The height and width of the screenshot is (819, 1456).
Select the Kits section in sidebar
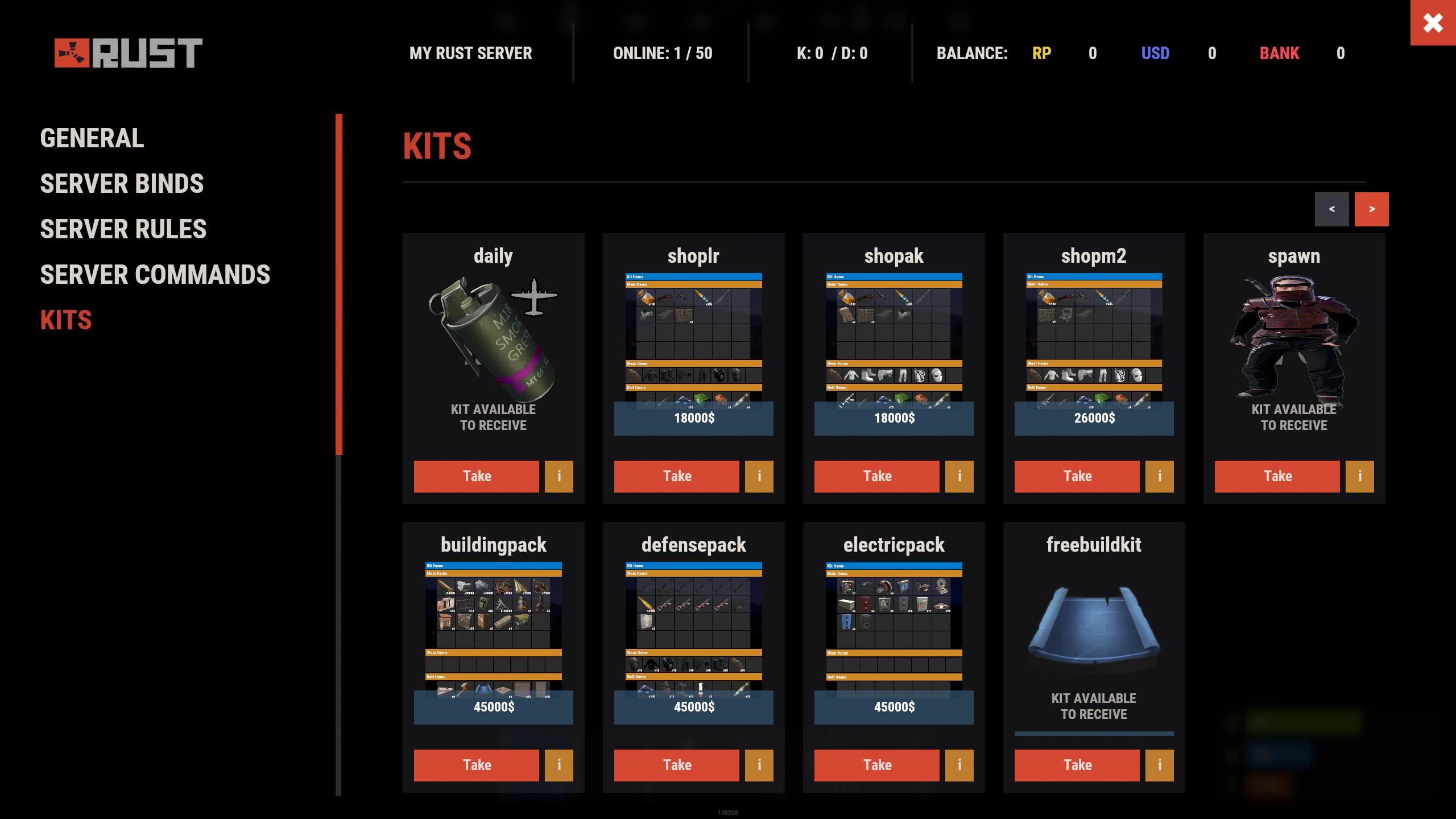pos(66,320)
